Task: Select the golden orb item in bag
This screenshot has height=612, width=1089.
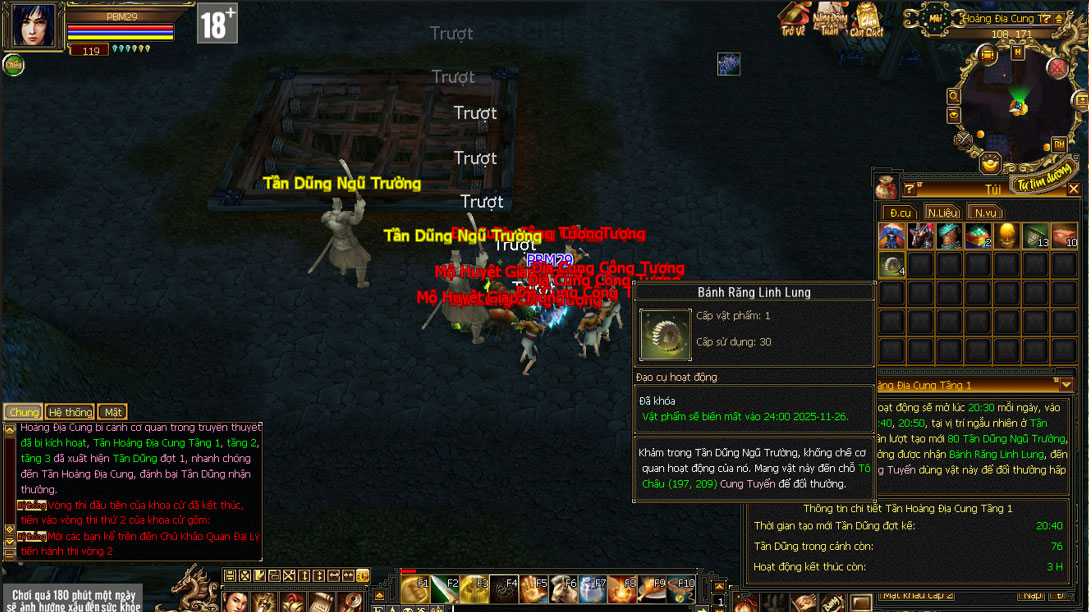Action: 1007,236
